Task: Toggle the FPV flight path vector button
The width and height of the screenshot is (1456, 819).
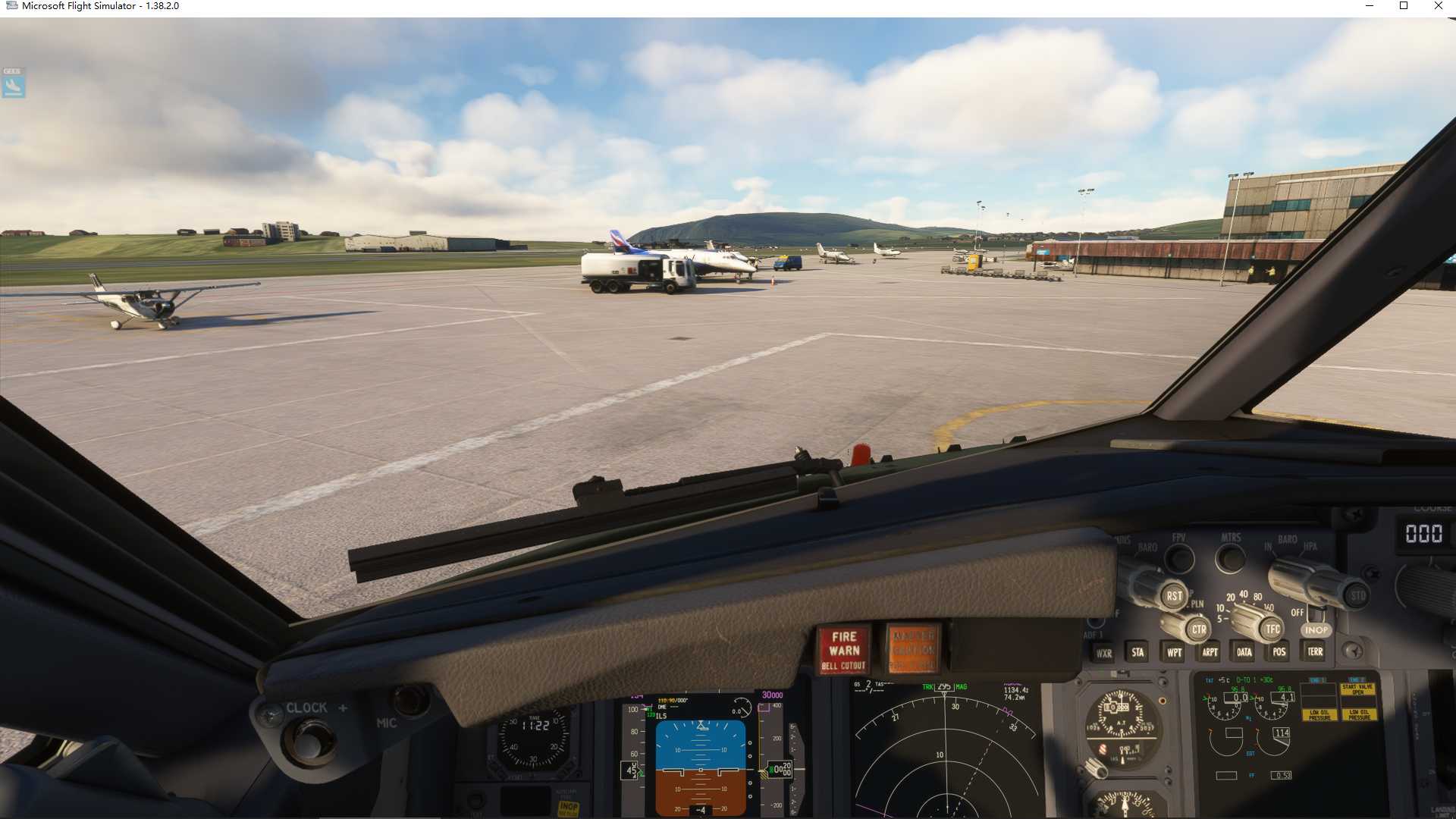Action: pos(1178,560)
